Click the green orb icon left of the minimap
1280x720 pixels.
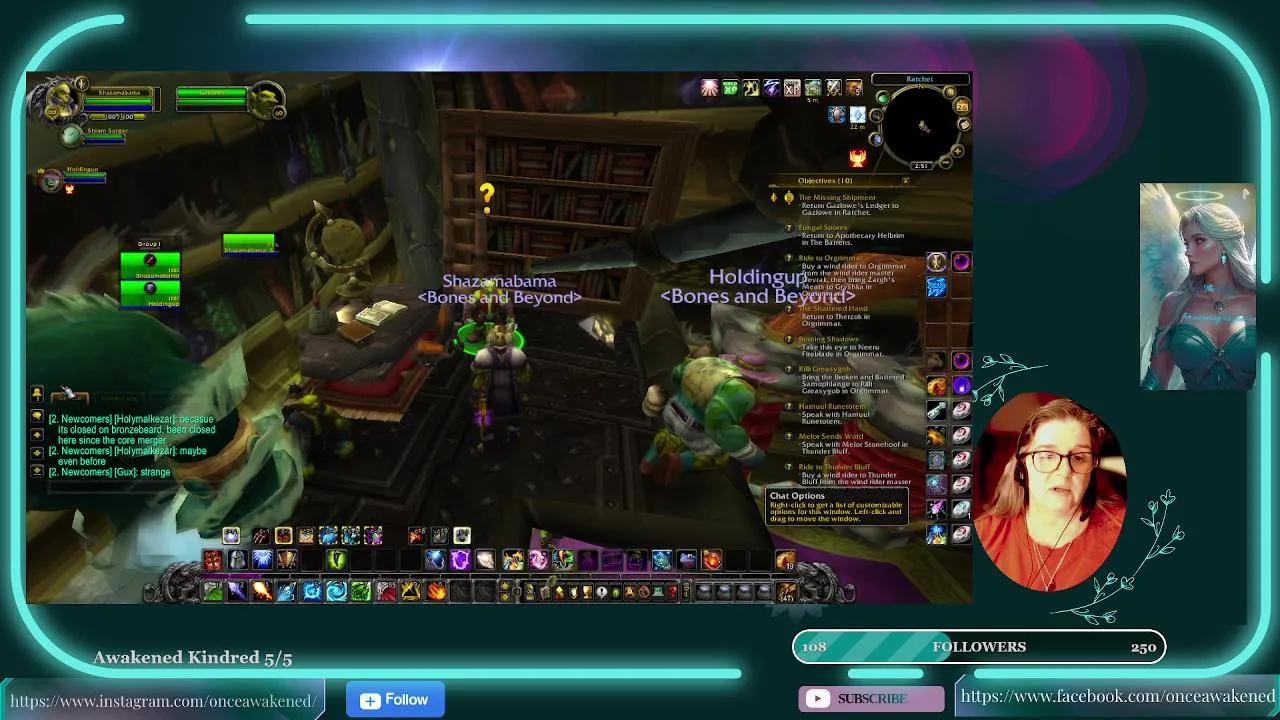[883, 98]
